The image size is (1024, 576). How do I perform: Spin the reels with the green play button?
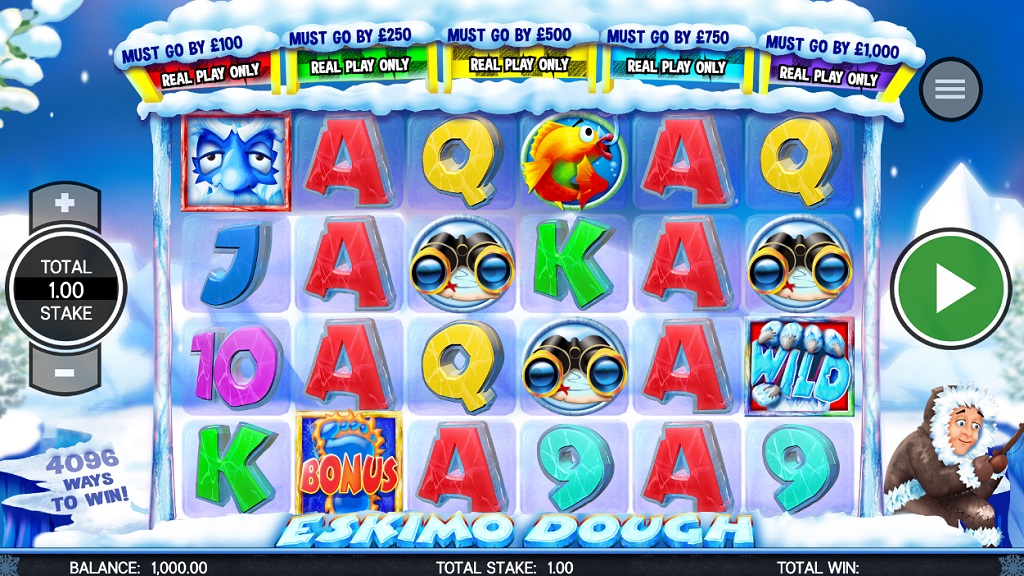pyautogui.click(x=950, y=289)
